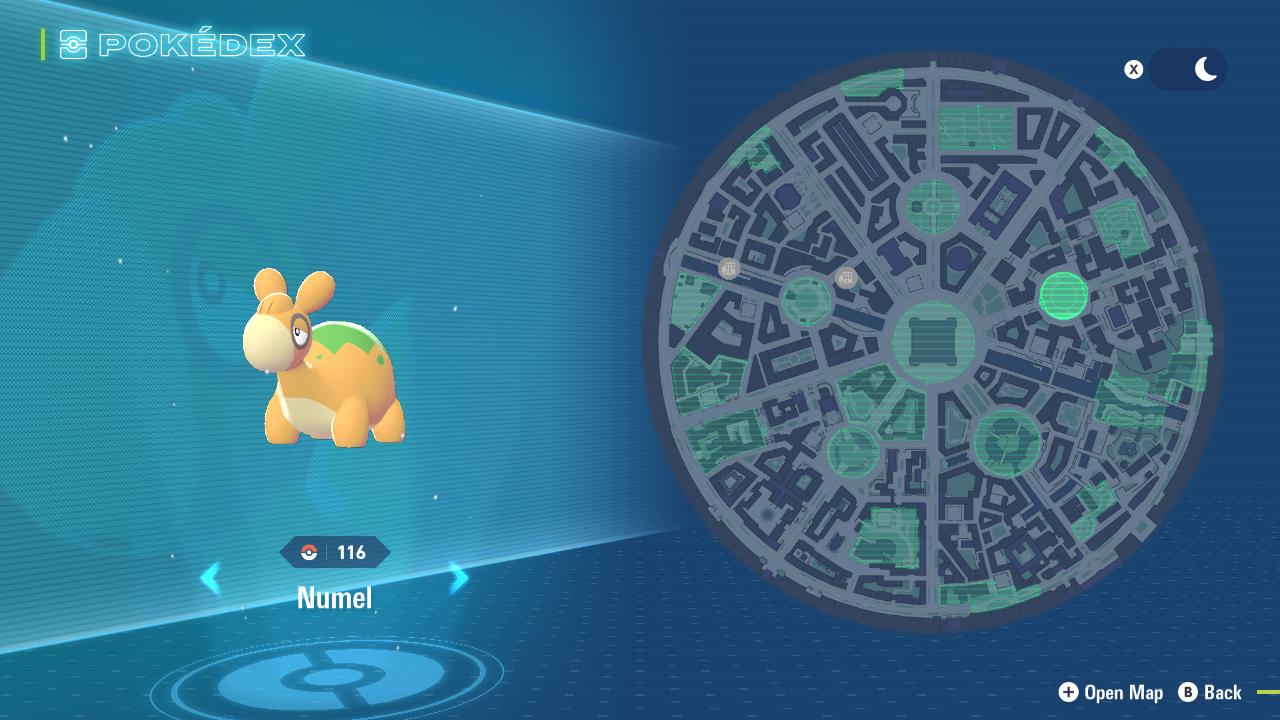1280x720 pixels.
Task: Open Map from the bottom bar
Action: (x=1110, y=692)
